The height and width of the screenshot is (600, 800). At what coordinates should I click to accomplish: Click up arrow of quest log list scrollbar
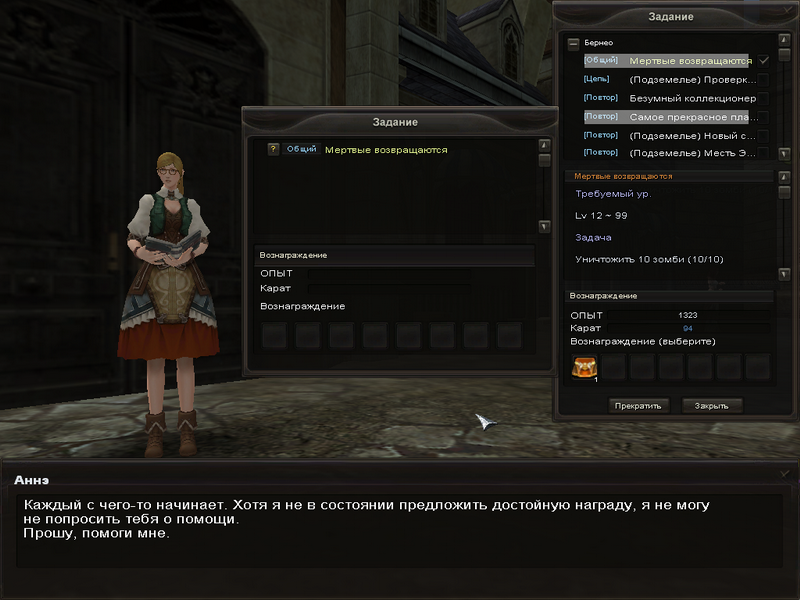coord(784,44)
